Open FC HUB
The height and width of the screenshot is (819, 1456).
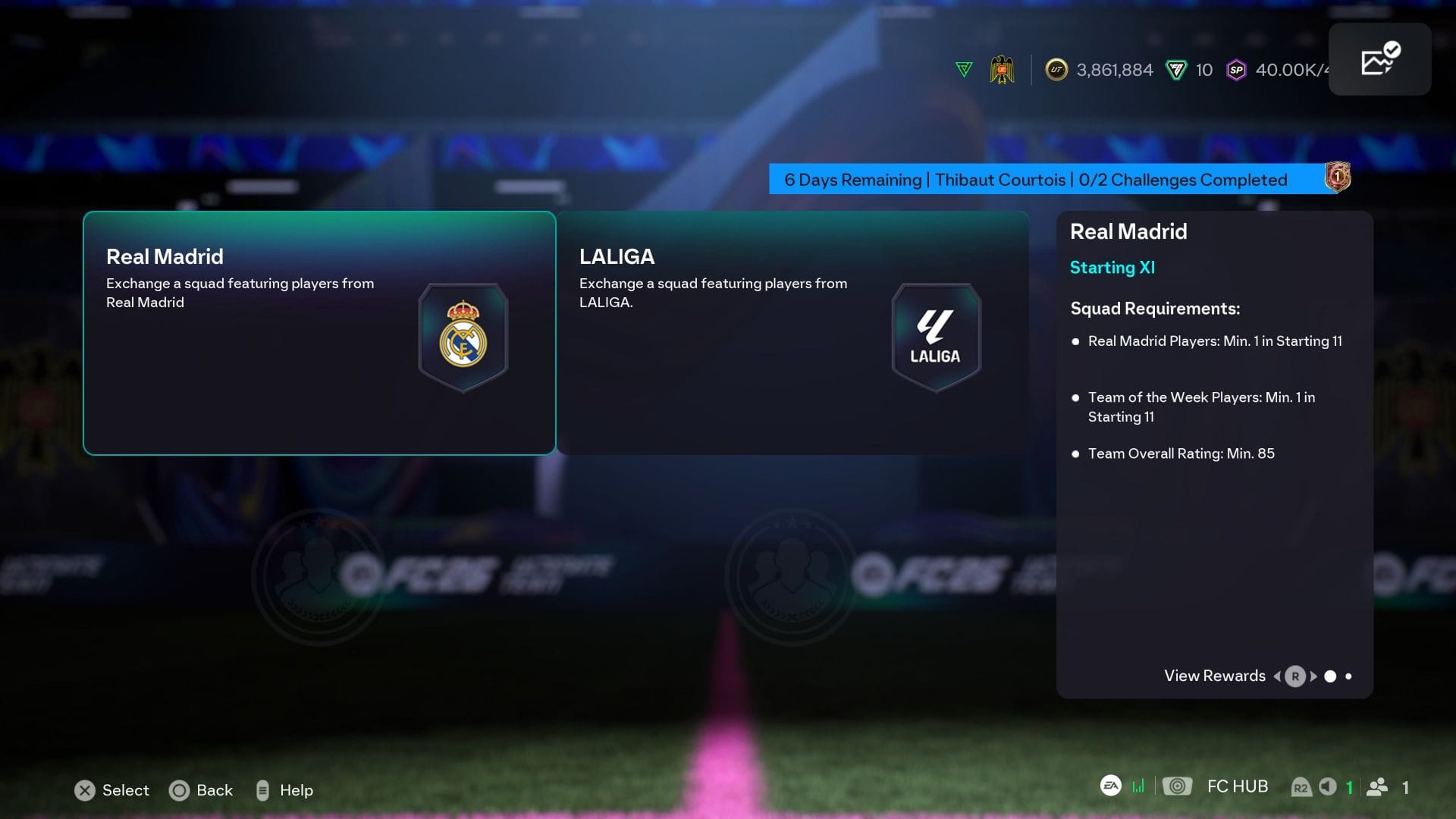click(x=1238, y=786)
